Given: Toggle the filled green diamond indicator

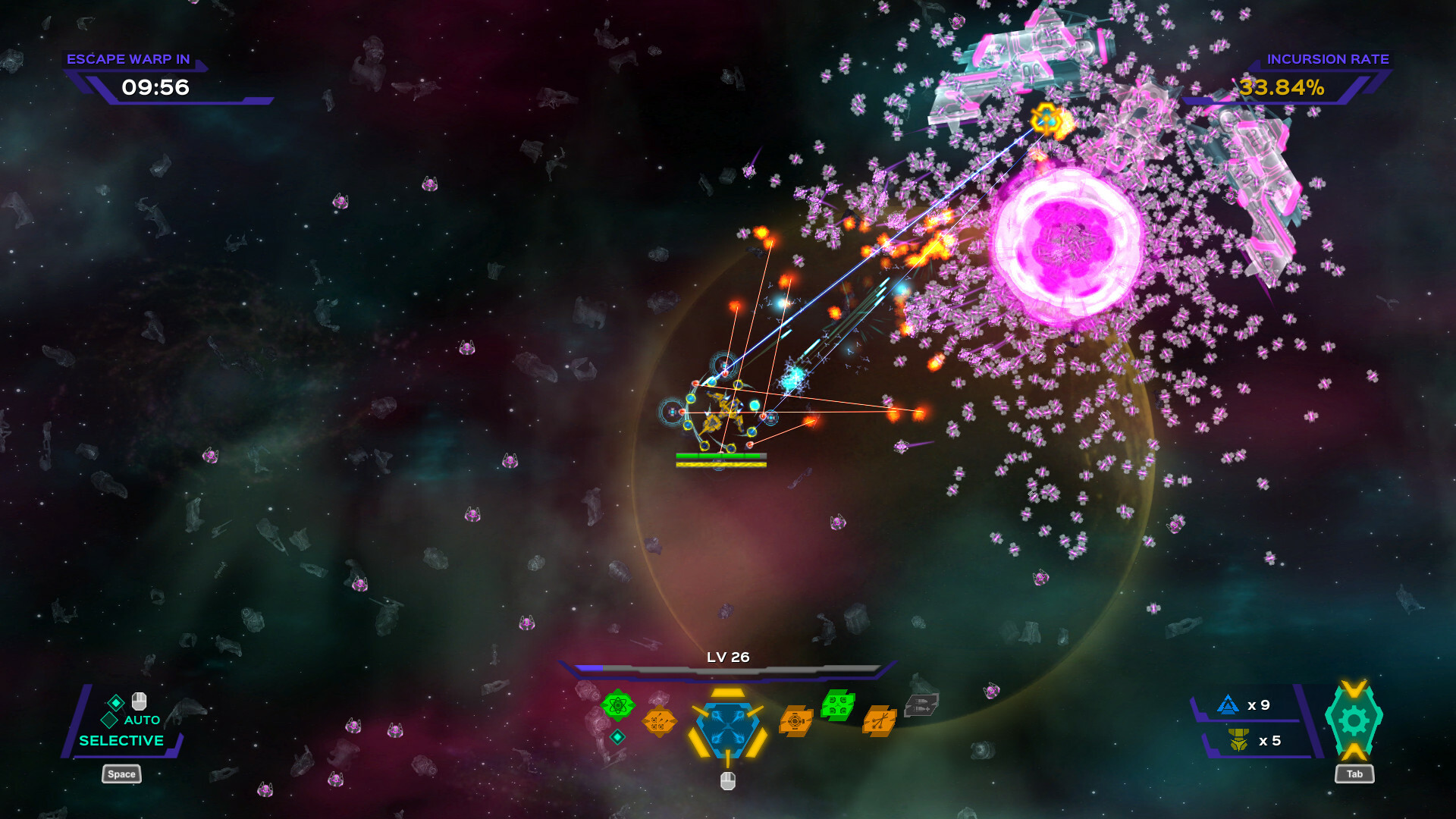Looking at the screenshot, I should (x=116, y=703).
